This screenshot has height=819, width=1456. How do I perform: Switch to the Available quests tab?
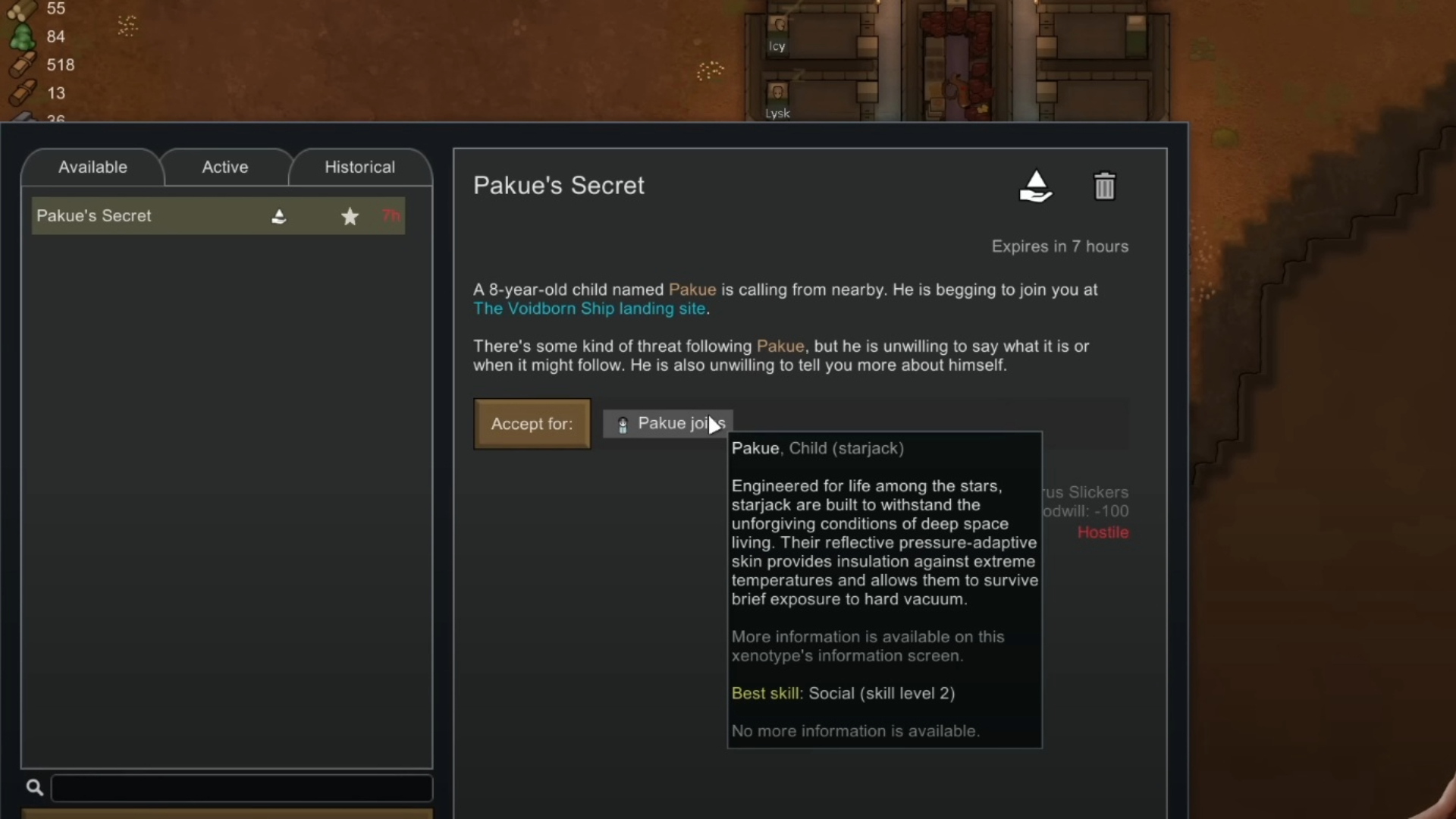tap(93, 167)
